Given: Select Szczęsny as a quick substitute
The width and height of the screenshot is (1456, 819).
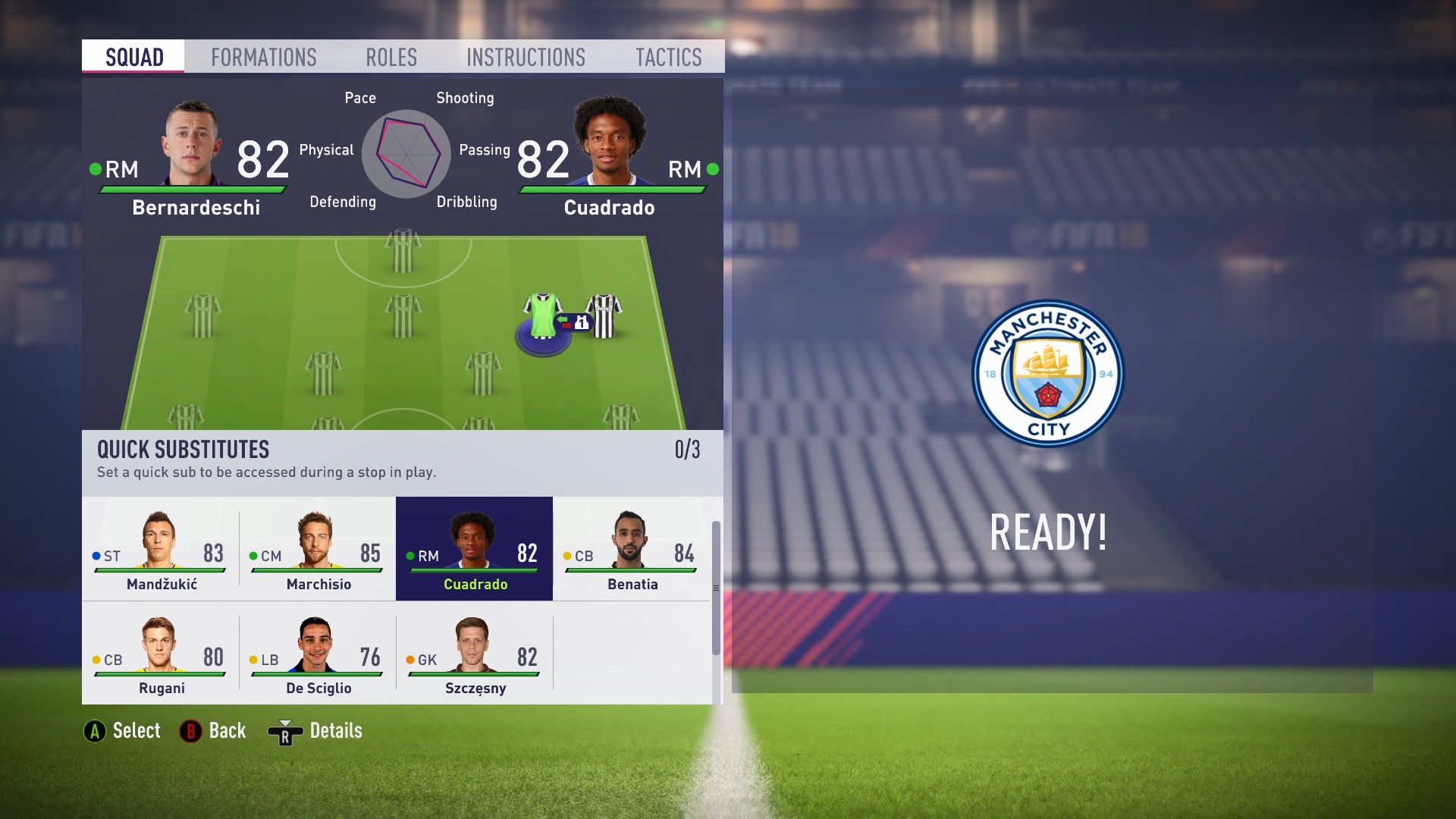Looking at the screenshot, I should click(474, 652).
